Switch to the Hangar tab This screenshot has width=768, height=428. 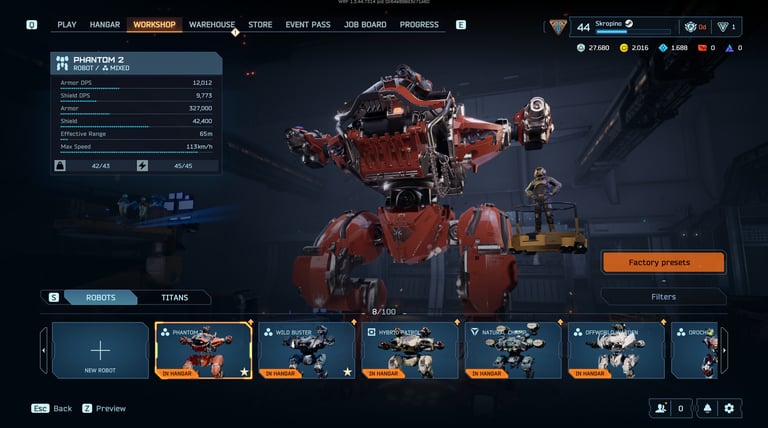(105, 24)
